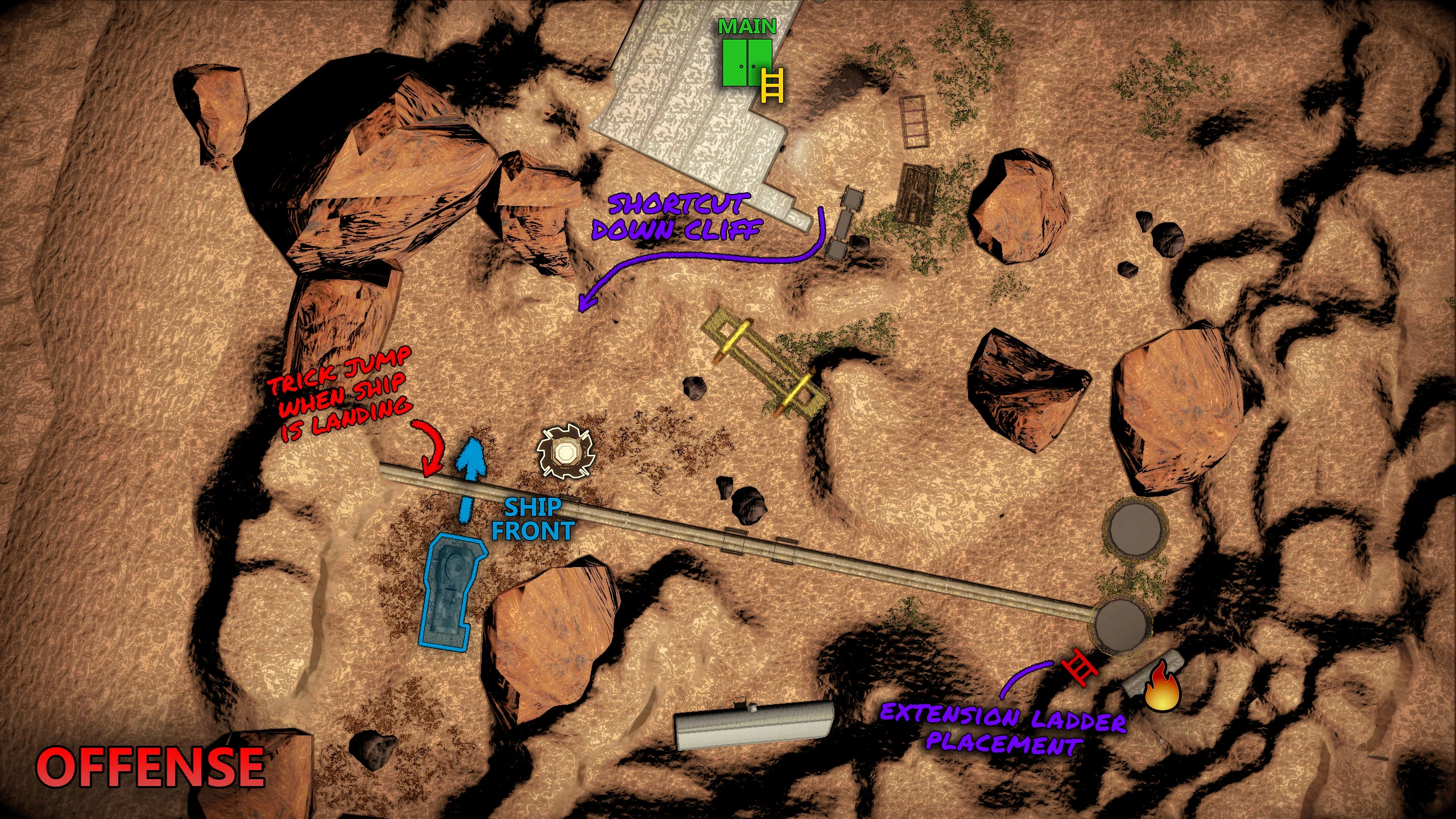Click the green Main entrance door marker
Viewport: 1456px width, 819px height.
[x=747, y=63]
